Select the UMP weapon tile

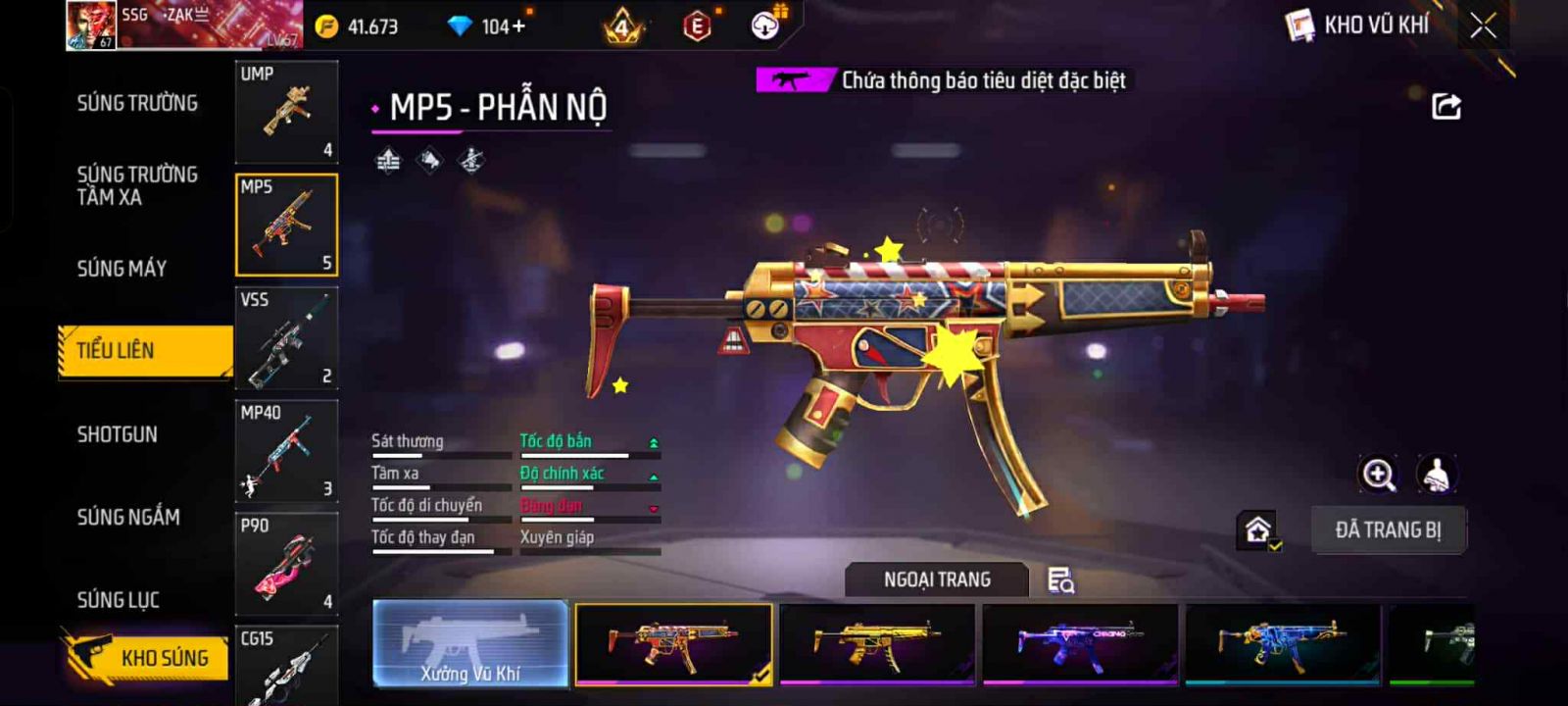[x=286, y=112]
